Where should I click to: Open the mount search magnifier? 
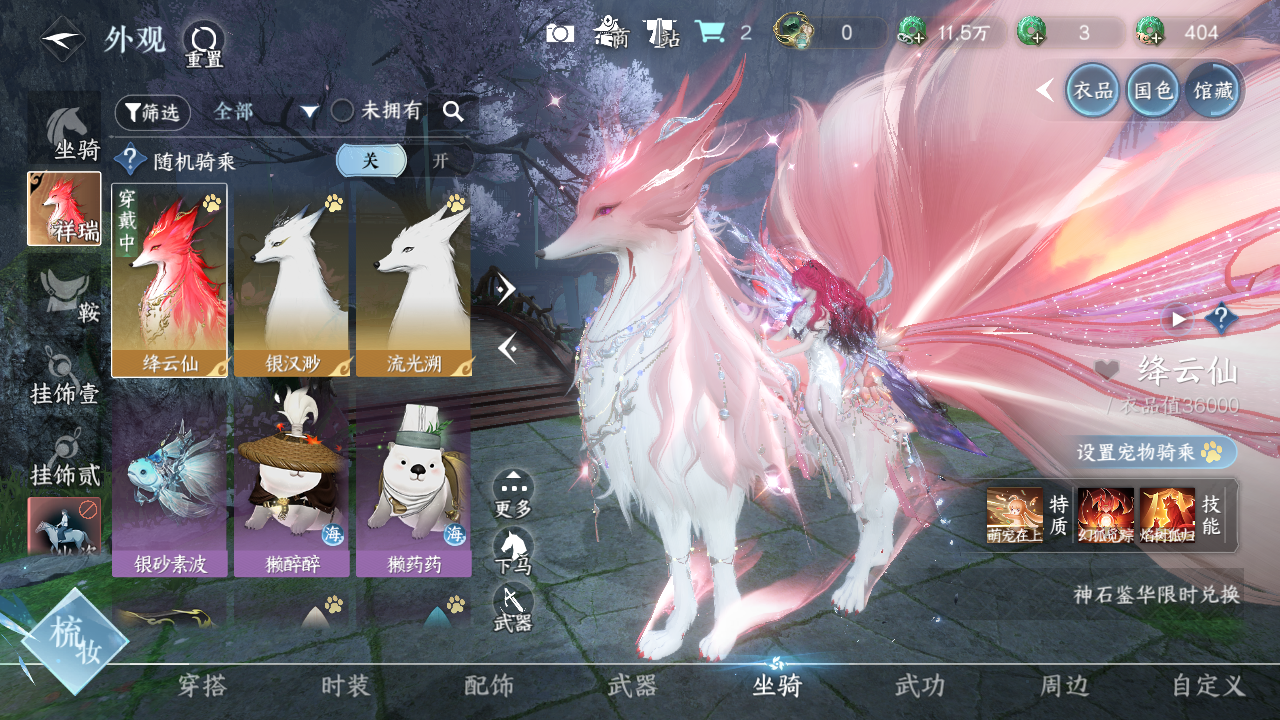[x=453, y=111]
